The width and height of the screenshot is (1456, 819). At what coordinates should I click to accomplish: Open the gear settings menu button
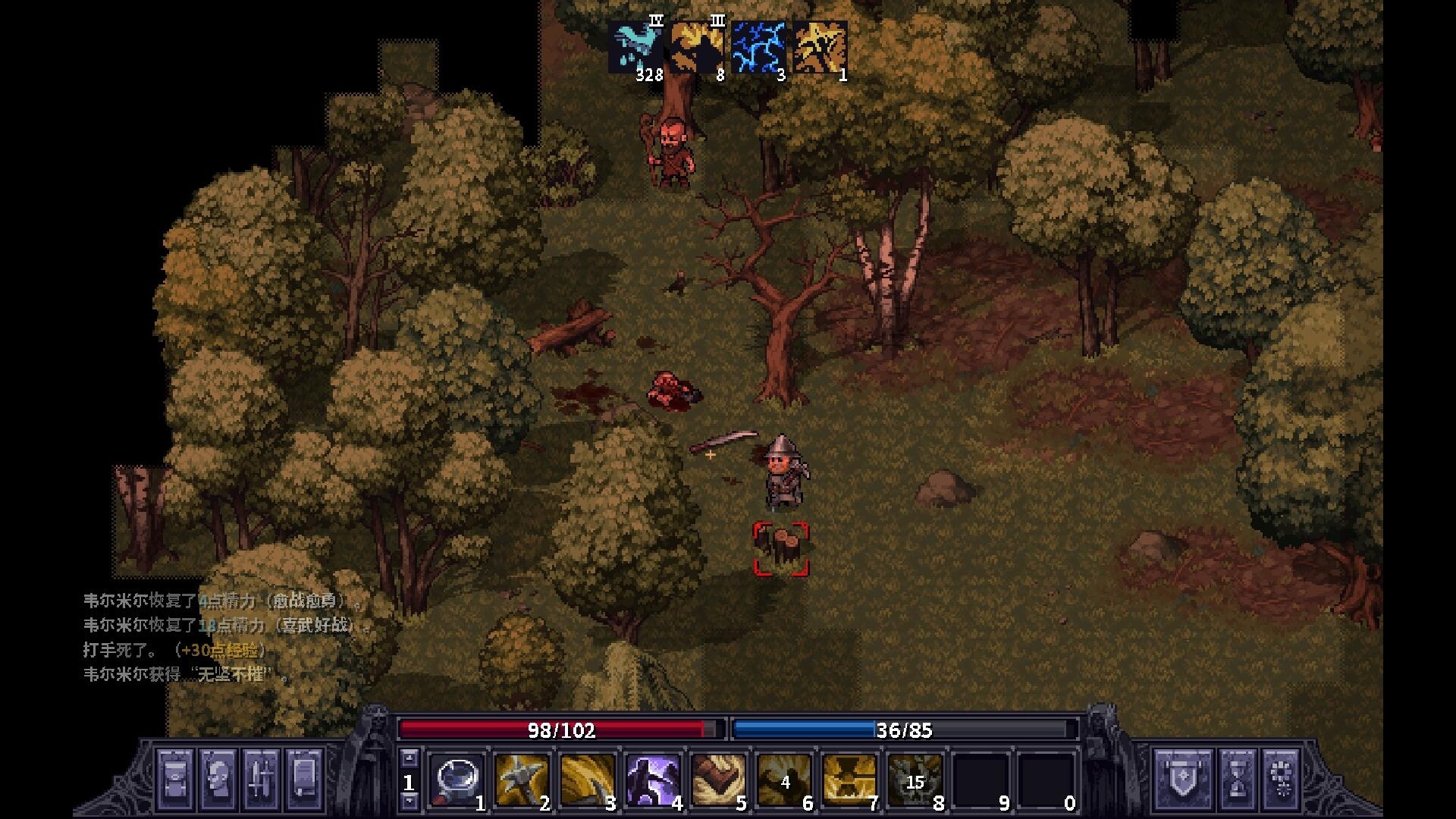(x=1282, y=779)
